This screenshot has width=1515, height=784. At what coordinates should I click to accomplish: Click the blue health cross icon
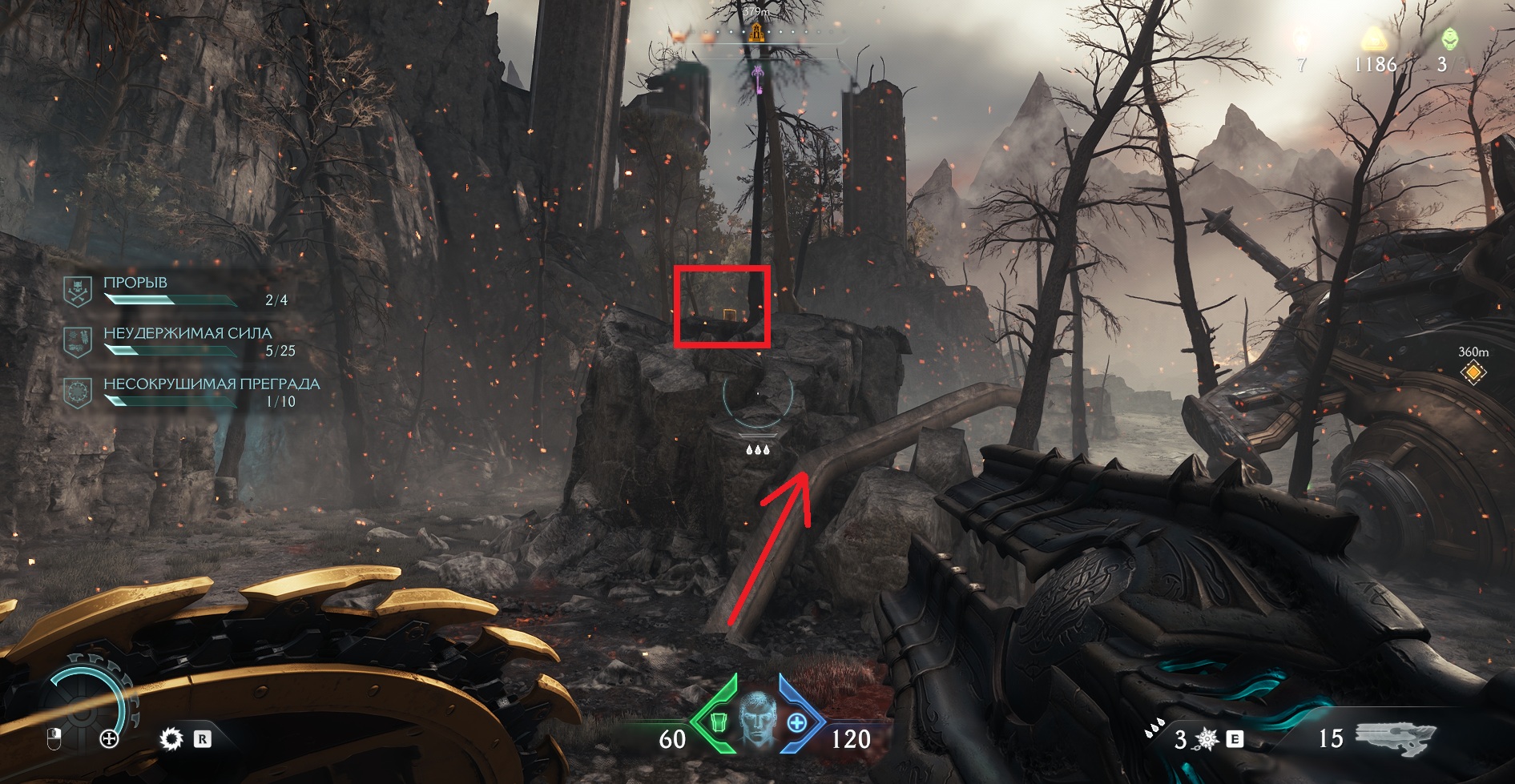(x=796, y=723)
